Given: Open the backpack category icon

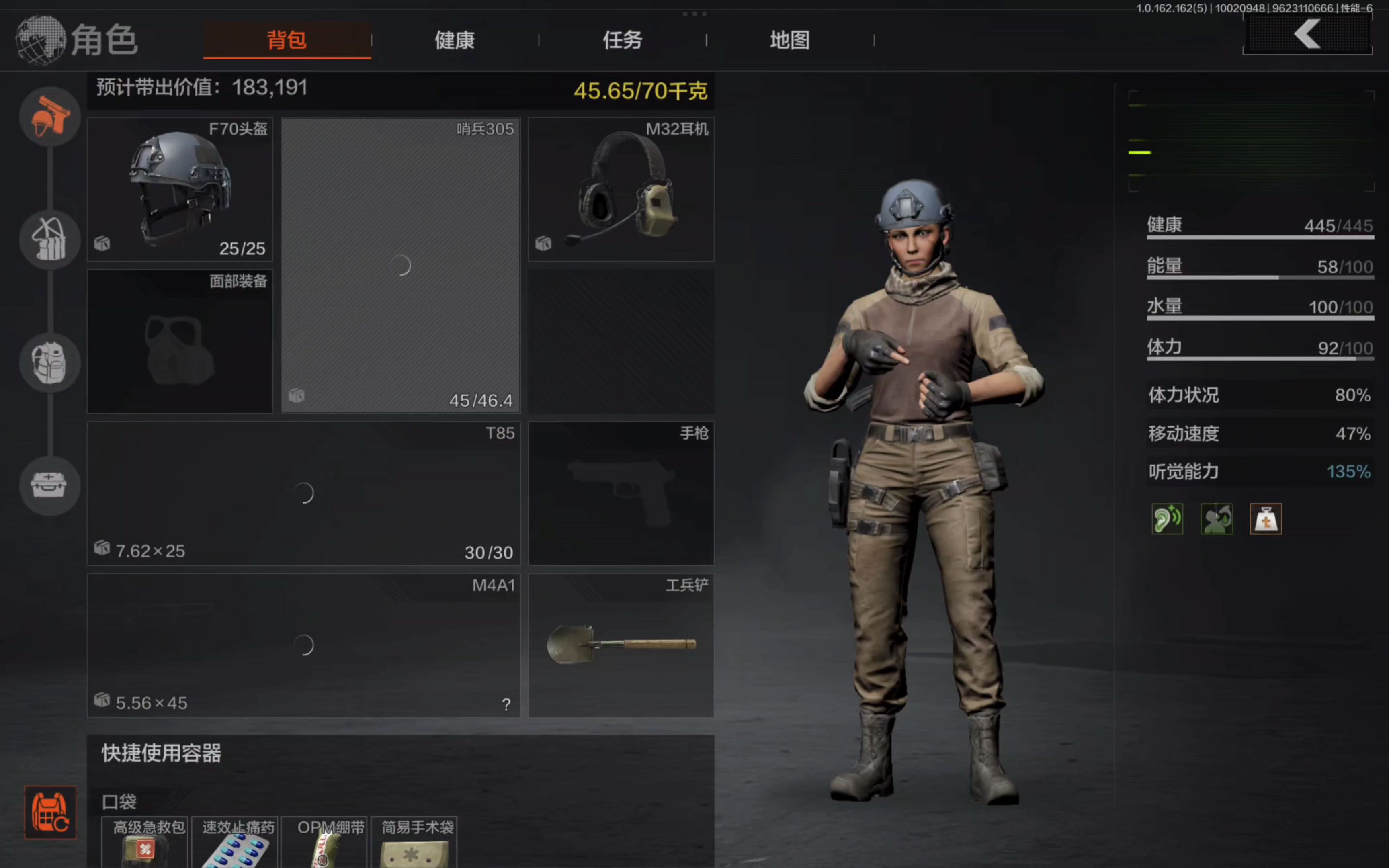Looking at the screenshot, I should [x=50, y=363].
